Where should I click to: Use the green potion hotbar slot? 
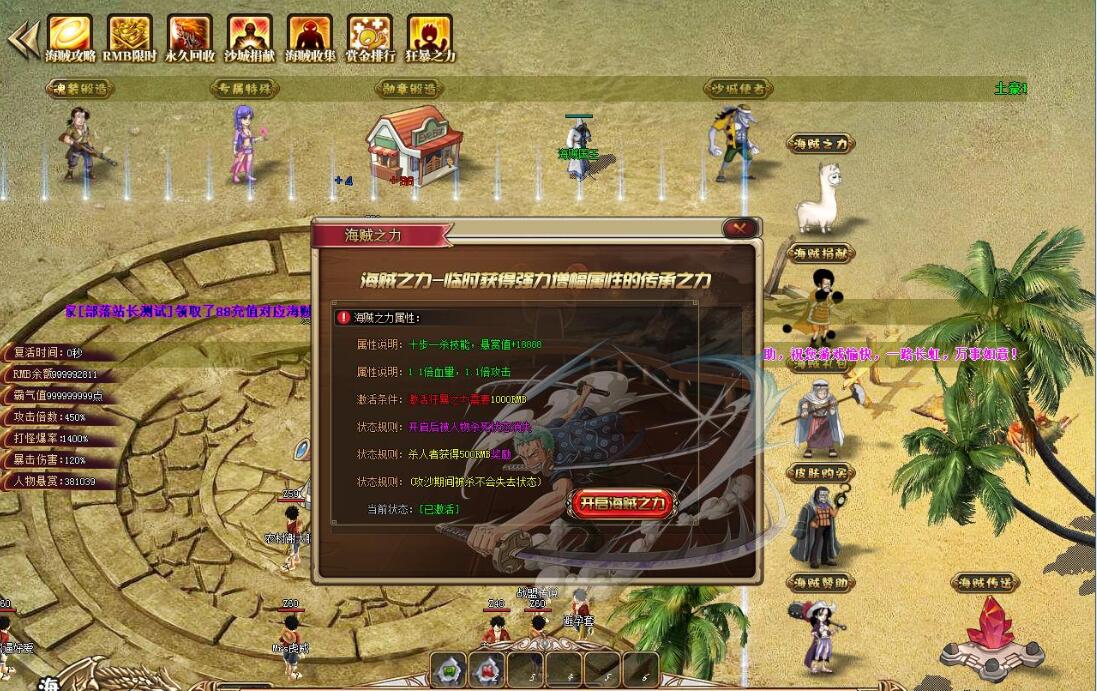pyautogui.click(x=448, y=670)
